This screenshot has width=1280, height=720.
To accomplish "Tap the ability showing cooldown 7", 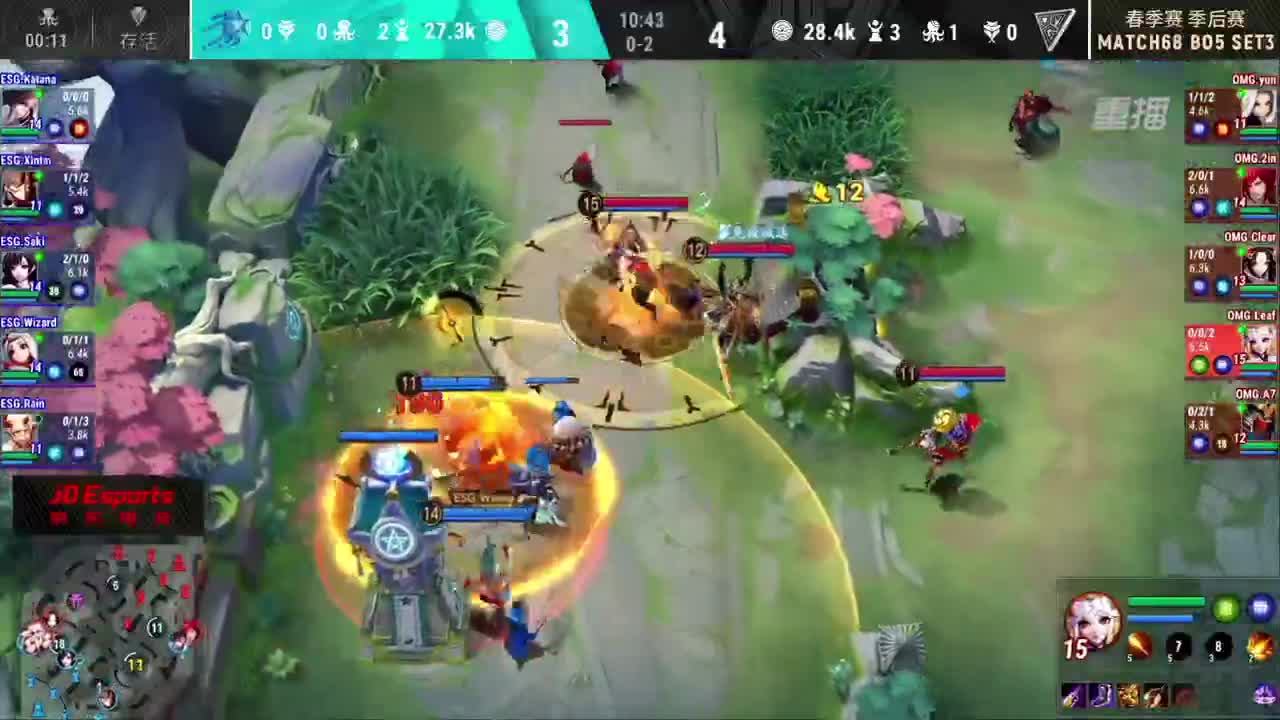I will 1177,645.
